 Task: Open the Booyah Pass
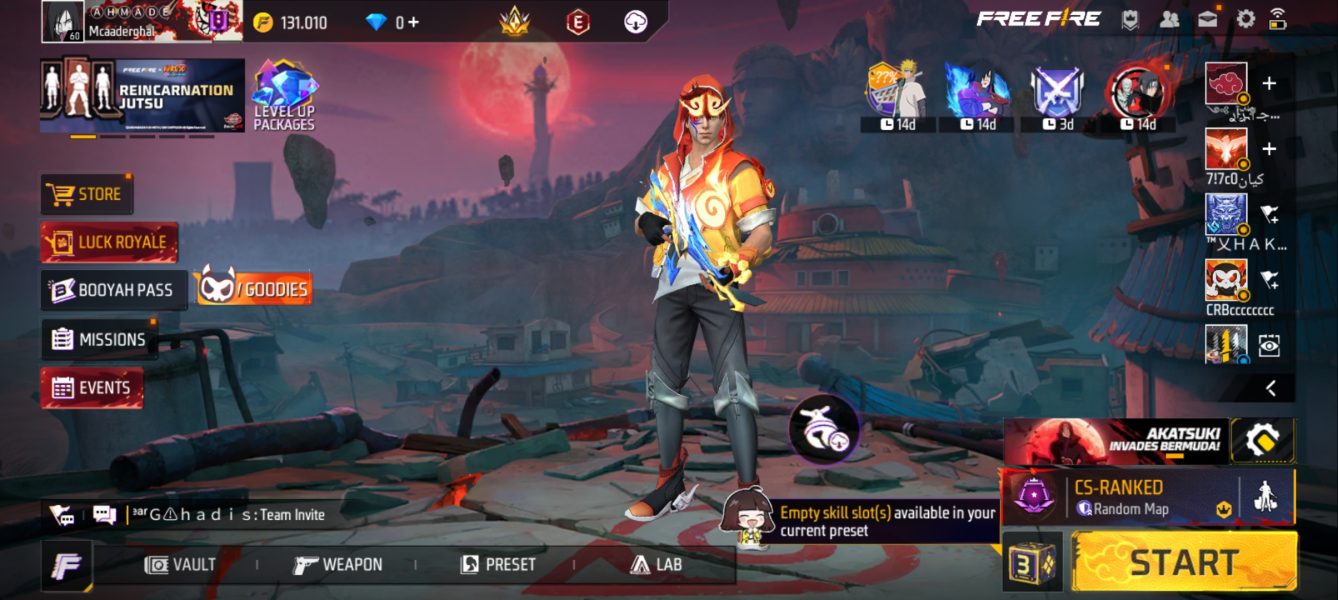(x=113, y=290)
